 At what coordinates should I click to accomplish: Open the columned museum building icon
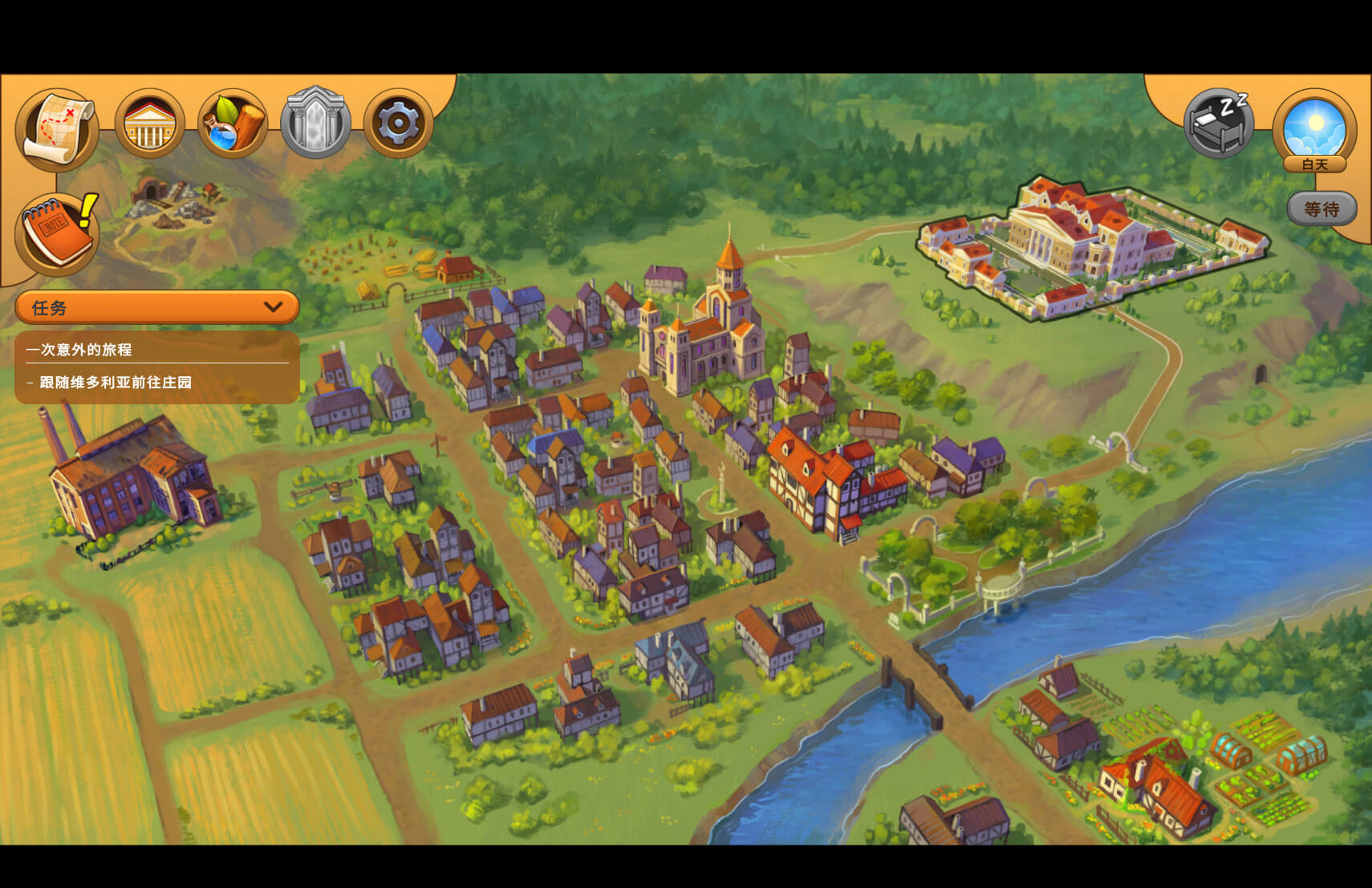click(149, 124)
